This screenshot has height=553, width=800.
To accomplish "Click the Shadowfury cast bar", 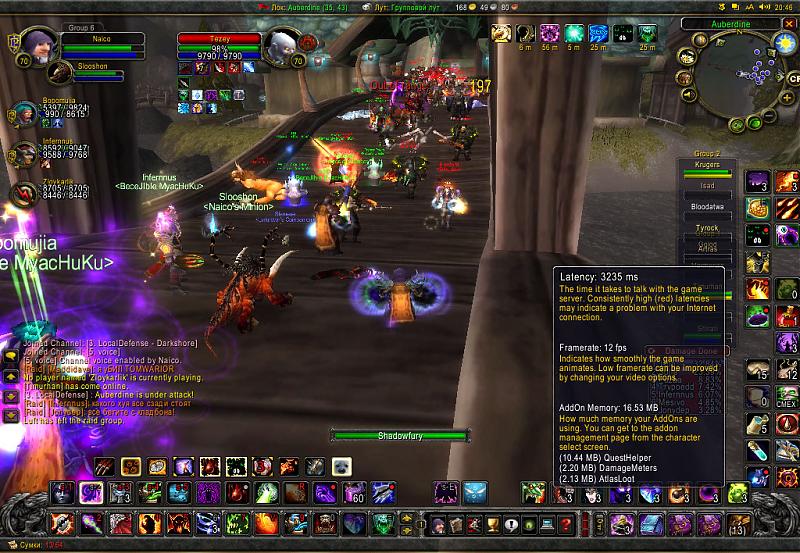I will pyautogui.click(x=400, y=436).
